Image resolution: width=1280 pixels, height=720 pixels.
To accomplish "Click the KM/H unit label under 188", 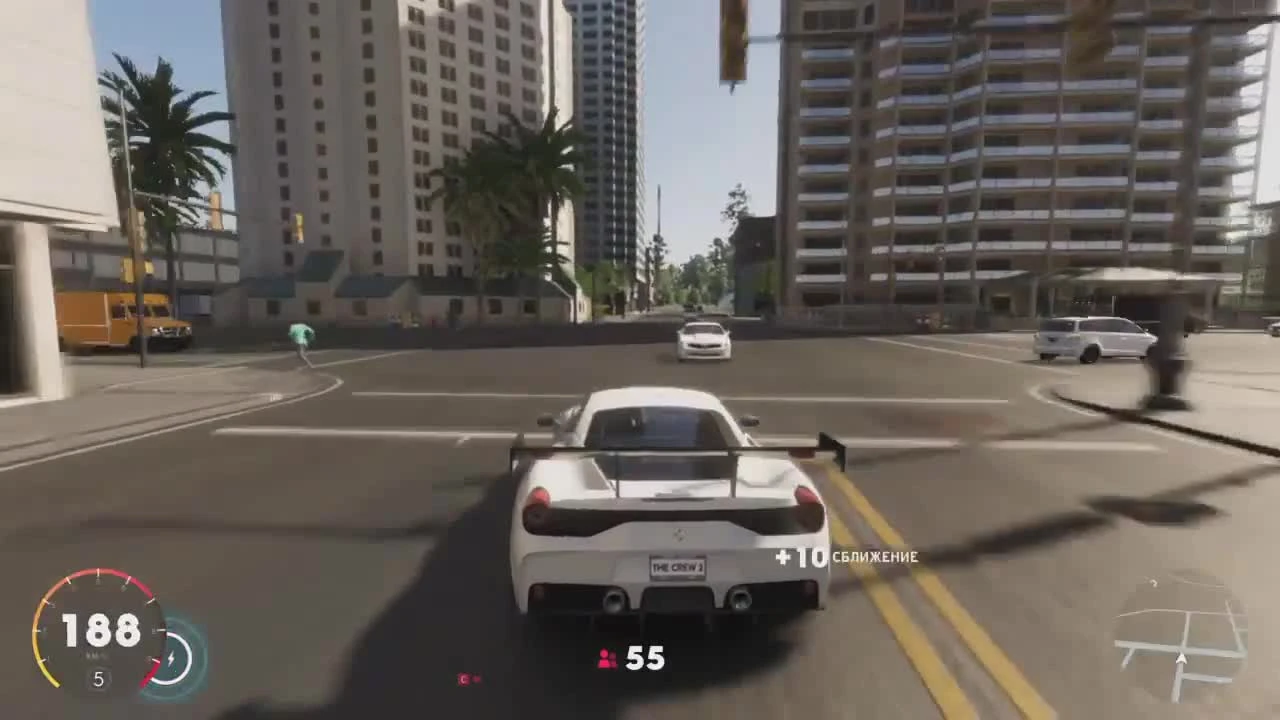I will [x=93, y=654].
